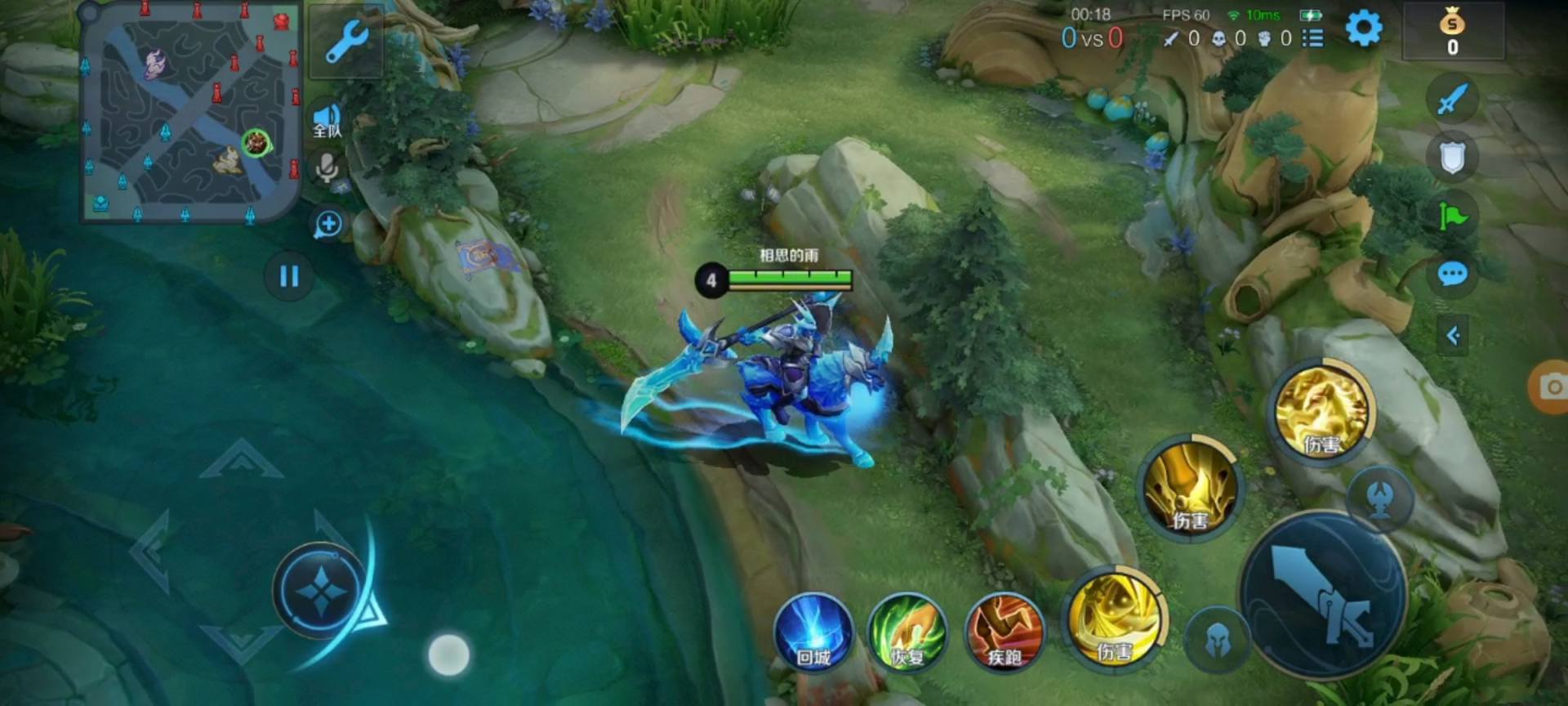Cast the sprint (疾跑) summoner spell

tap(1004, 633)
